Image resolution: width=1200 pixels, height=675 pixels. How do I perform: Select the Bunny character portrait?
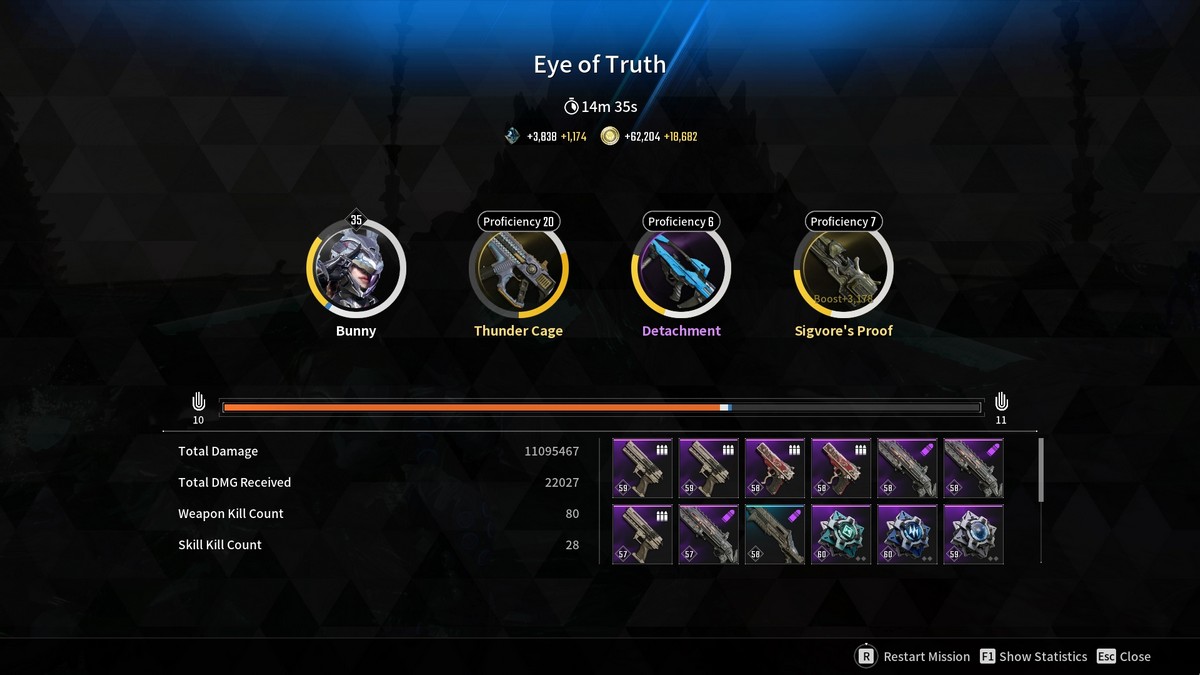pyautogui.click(x=356, y=268)
